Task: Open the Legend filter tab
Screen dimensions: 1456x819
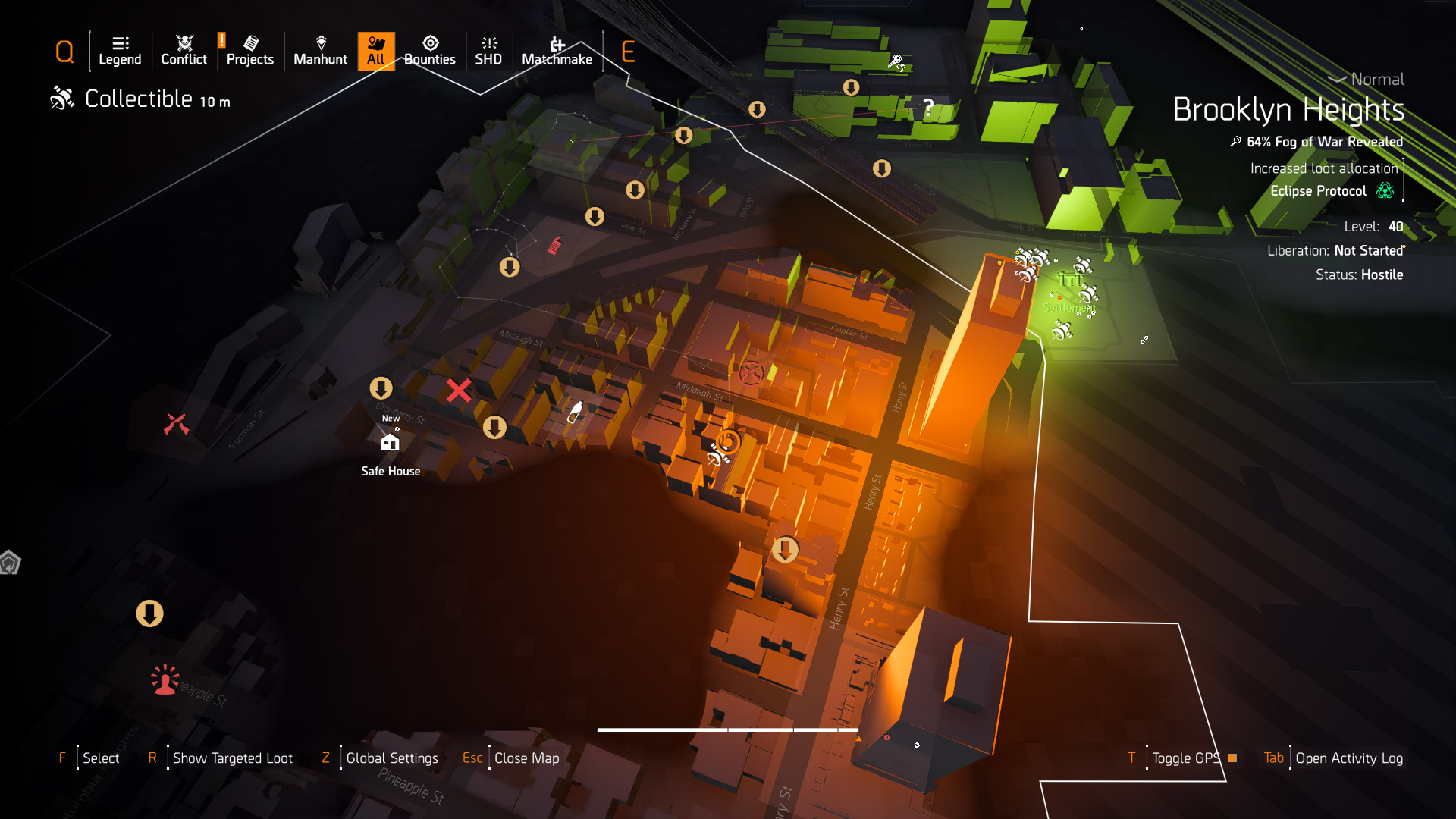Action: (120, 51)
